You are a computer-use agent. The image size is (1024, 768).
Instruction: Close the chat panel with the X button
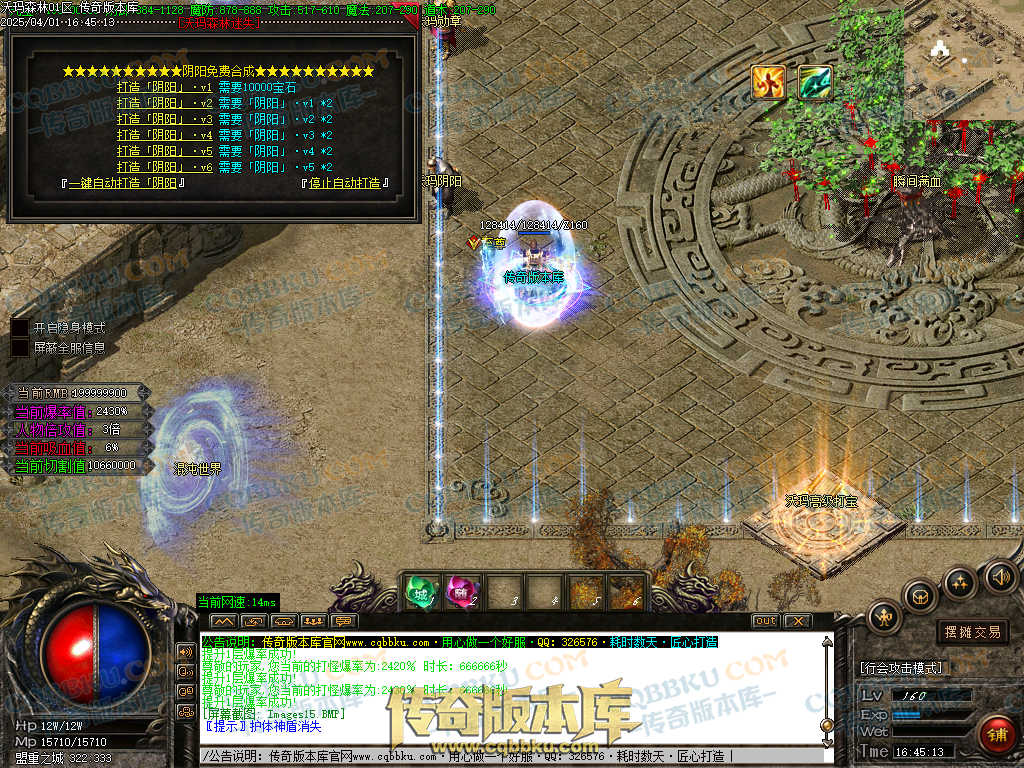coord(796,621)
